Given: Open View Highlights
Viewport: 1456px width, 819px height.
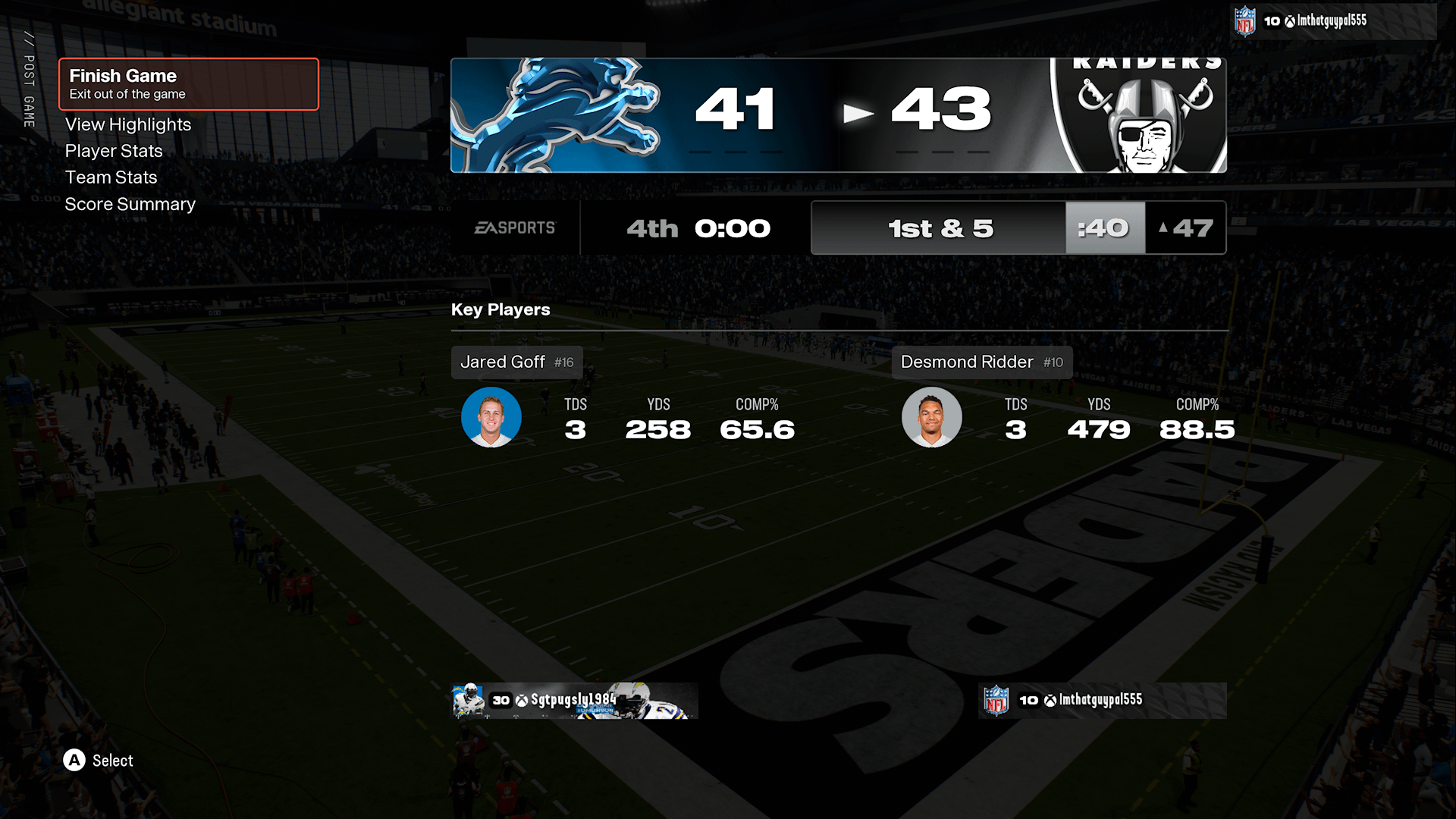Looking at the screenshot, I should click(128, 124).
